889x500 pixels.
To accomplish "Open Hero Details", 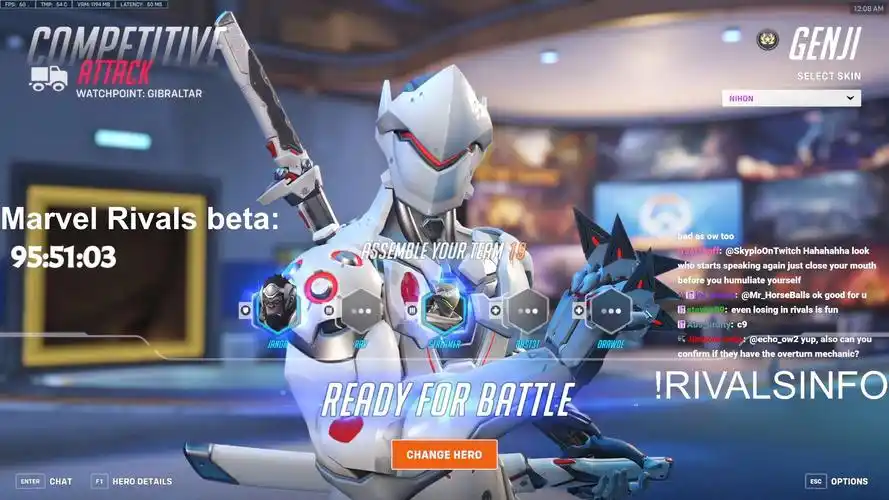I will pyautogui.click(x=131, y=481).
